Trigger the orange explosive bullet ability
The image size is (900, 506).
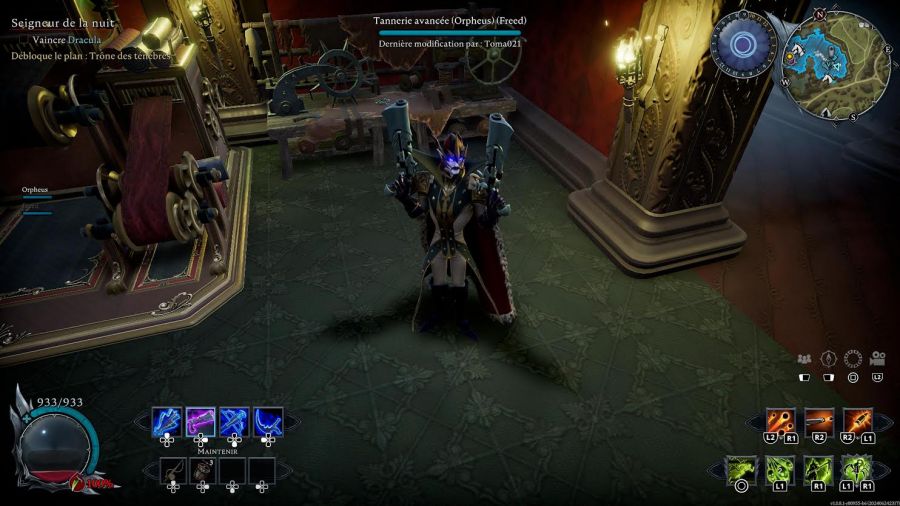[x=857, y=421]
